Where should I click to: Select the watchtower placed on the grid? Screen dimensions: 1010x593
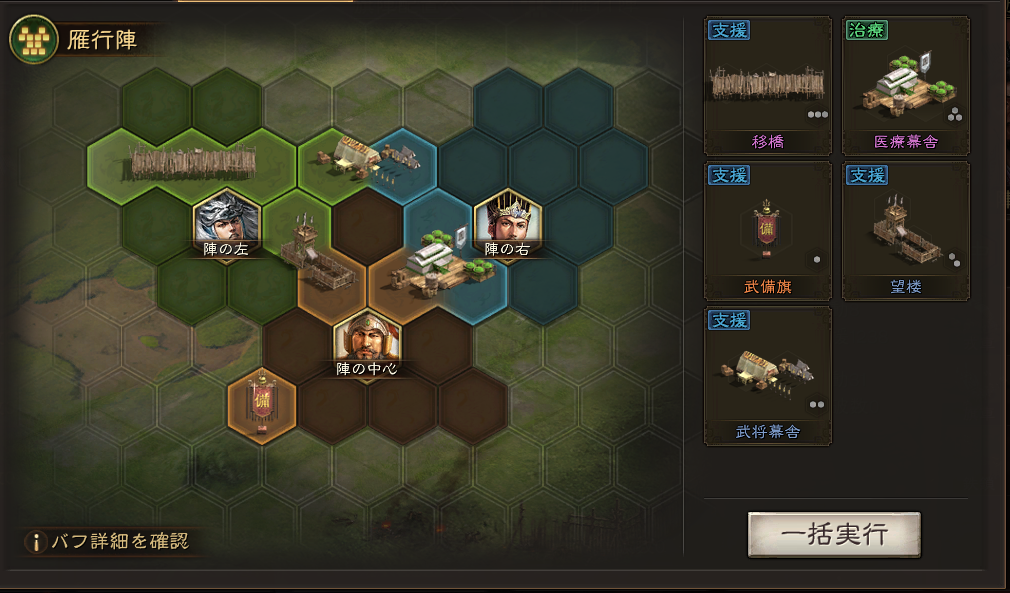click(x=307, y=247)
